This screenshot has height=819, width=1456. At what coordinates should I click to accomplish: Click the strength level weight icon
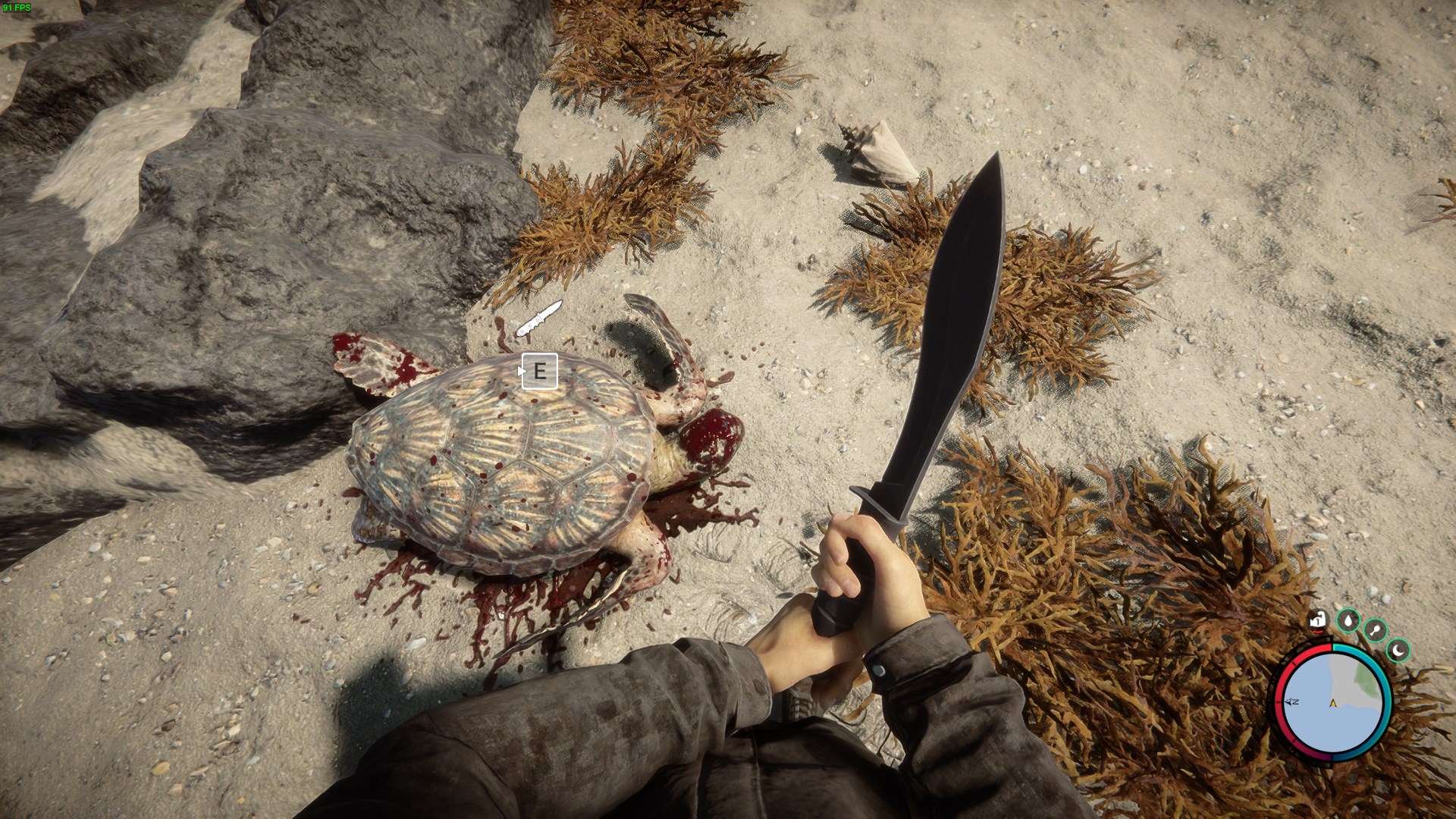click(x=1318, y=620)
